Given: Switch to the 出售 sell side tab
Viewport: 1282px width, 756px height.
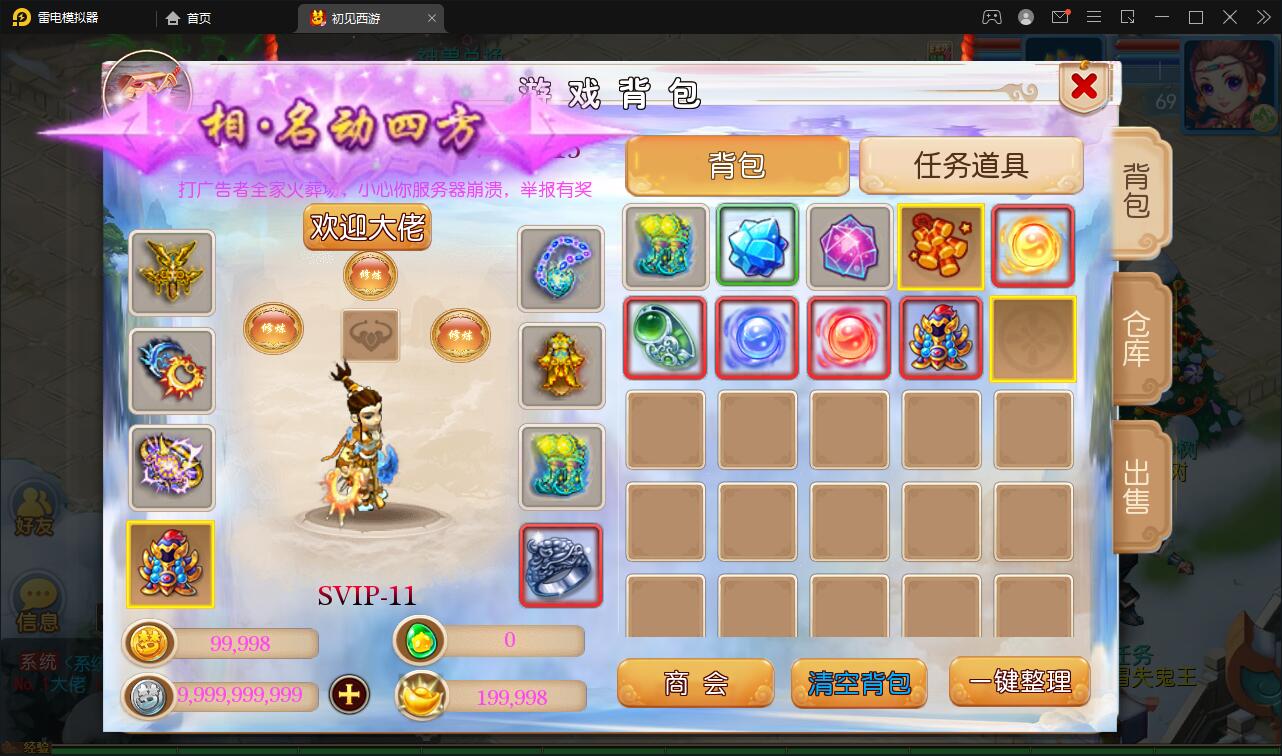Looking at the screenshot, I should click(1139, 485).
